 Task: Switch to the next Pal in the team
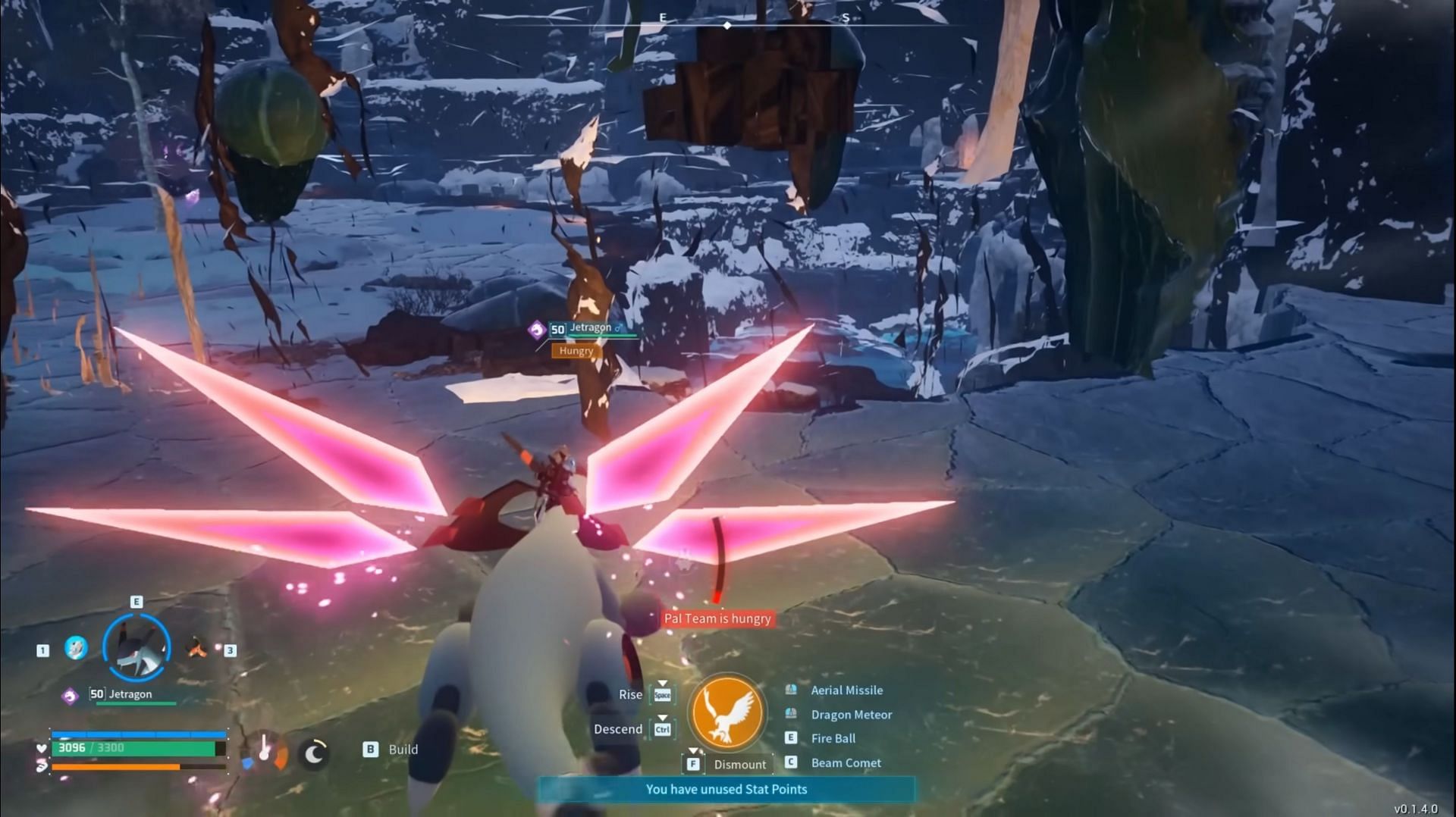(197, 648)
